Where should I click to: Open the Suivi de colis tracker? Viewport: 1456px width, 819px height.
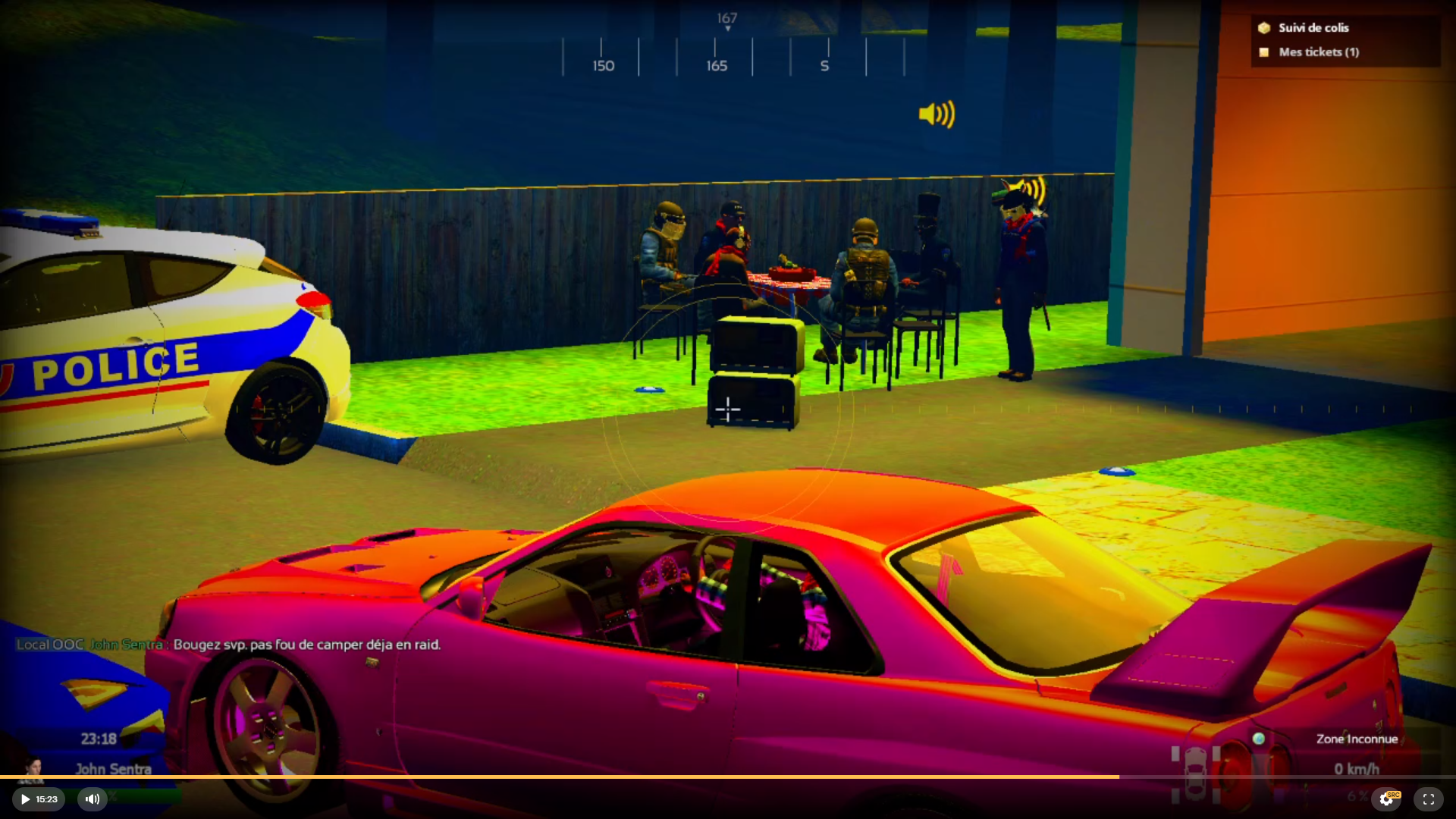pyautogui.click(x=1313, y=28)
